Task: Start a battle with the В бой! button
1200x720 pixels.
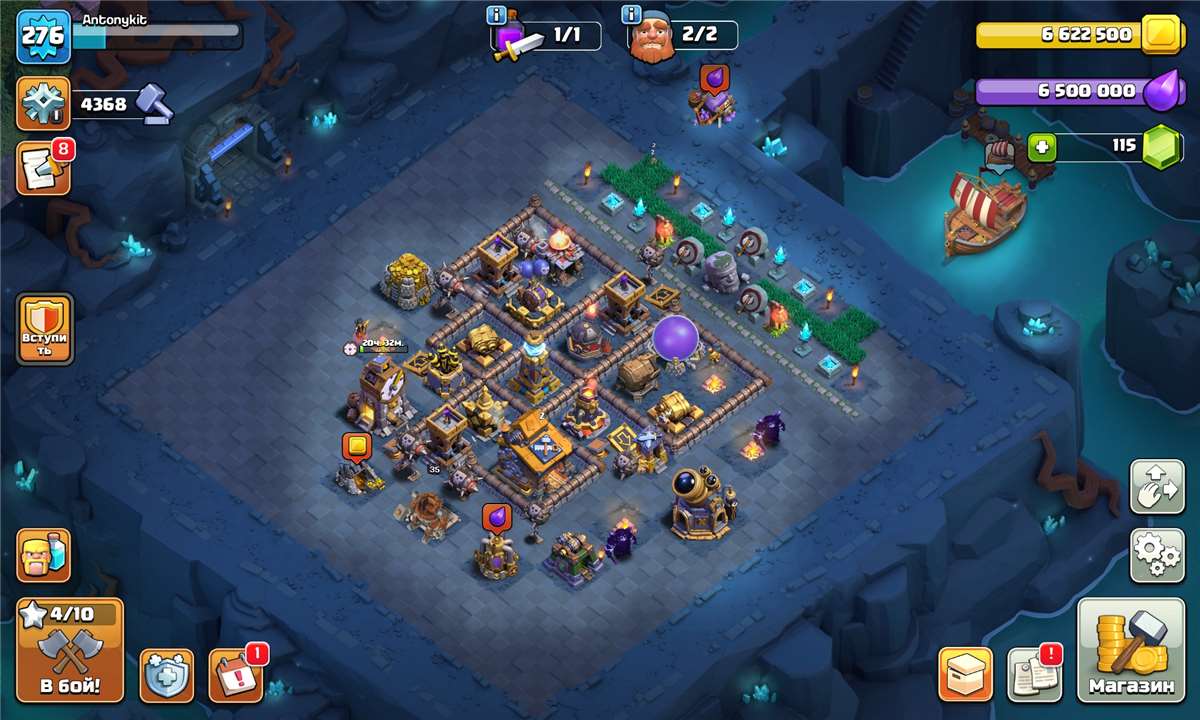Action: click(70, 650)
